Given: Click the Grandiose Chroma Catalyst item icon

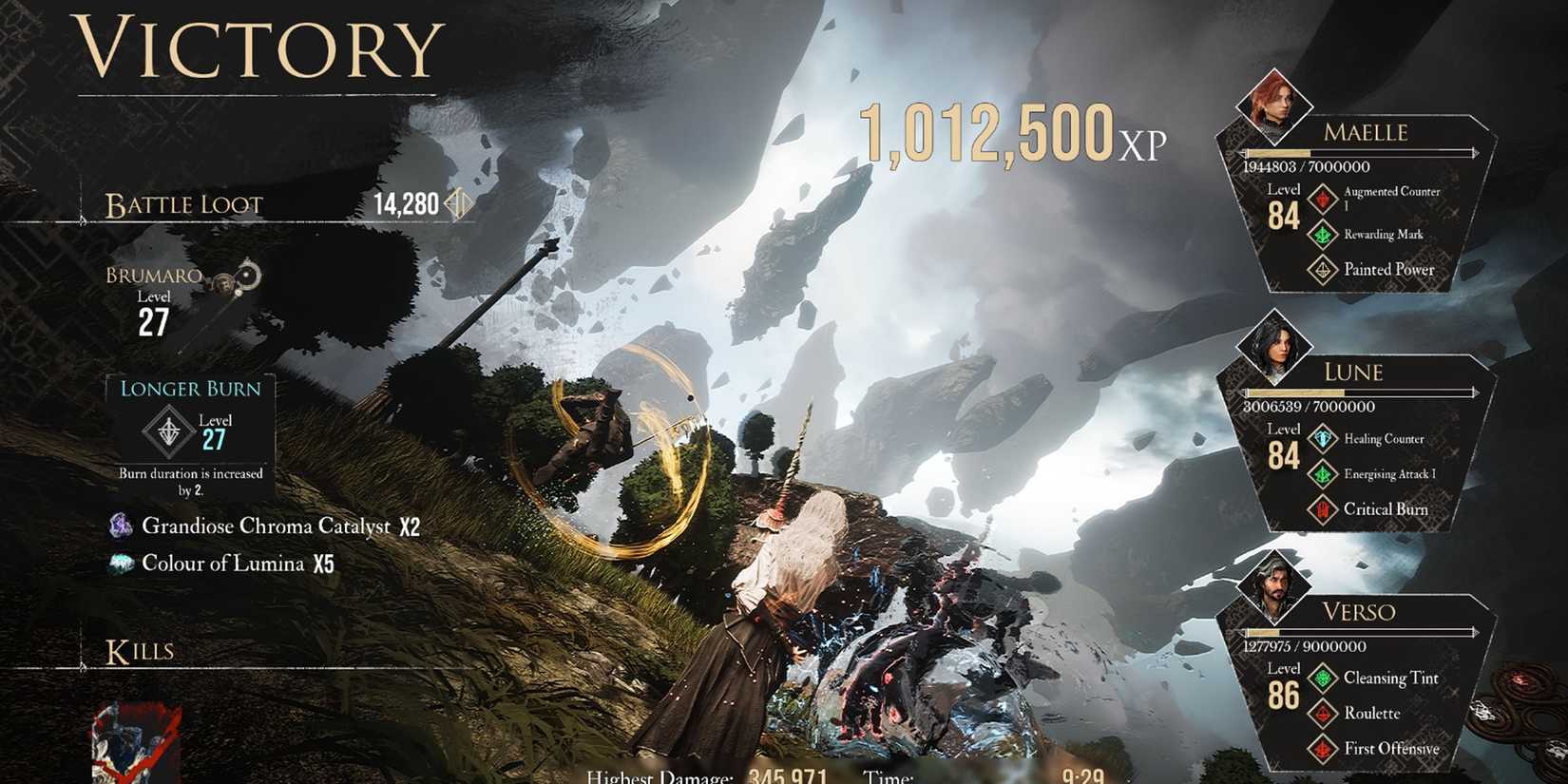Looking at the screenshot, I should click(122, 526).
